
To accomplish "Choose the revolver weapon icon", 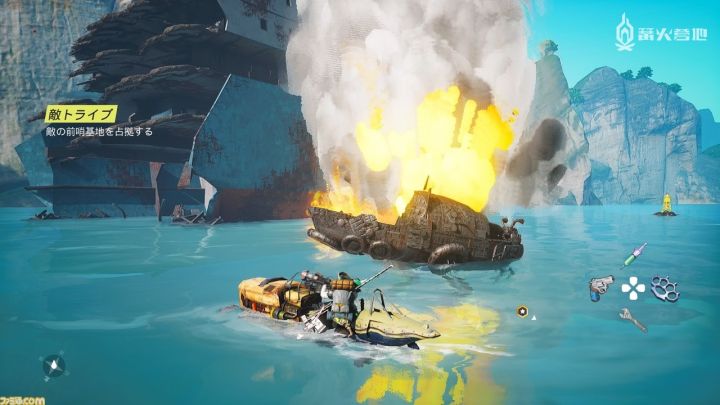I will [601, 288].
